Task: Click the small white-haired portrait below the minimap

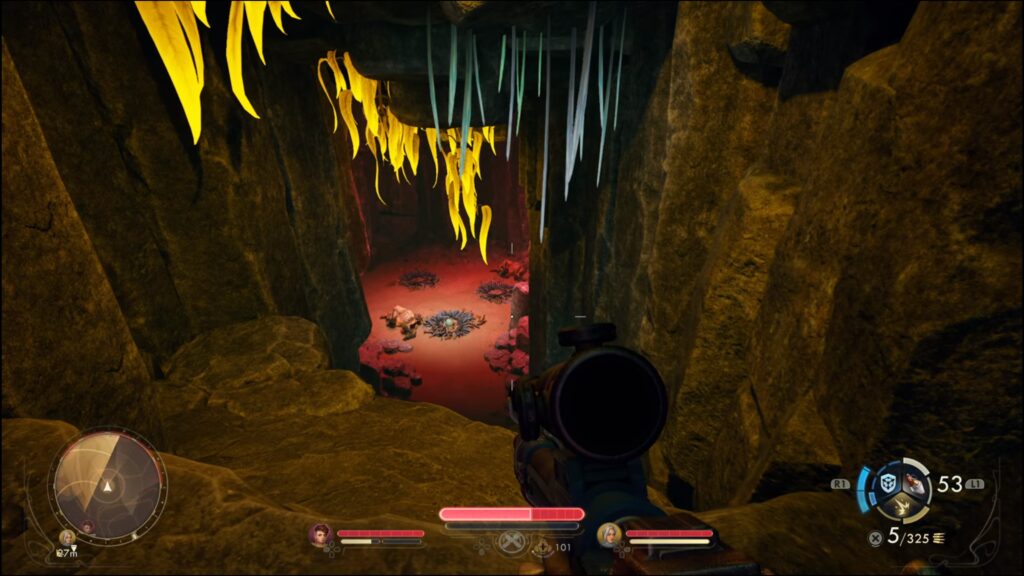Action: [68, 537]
